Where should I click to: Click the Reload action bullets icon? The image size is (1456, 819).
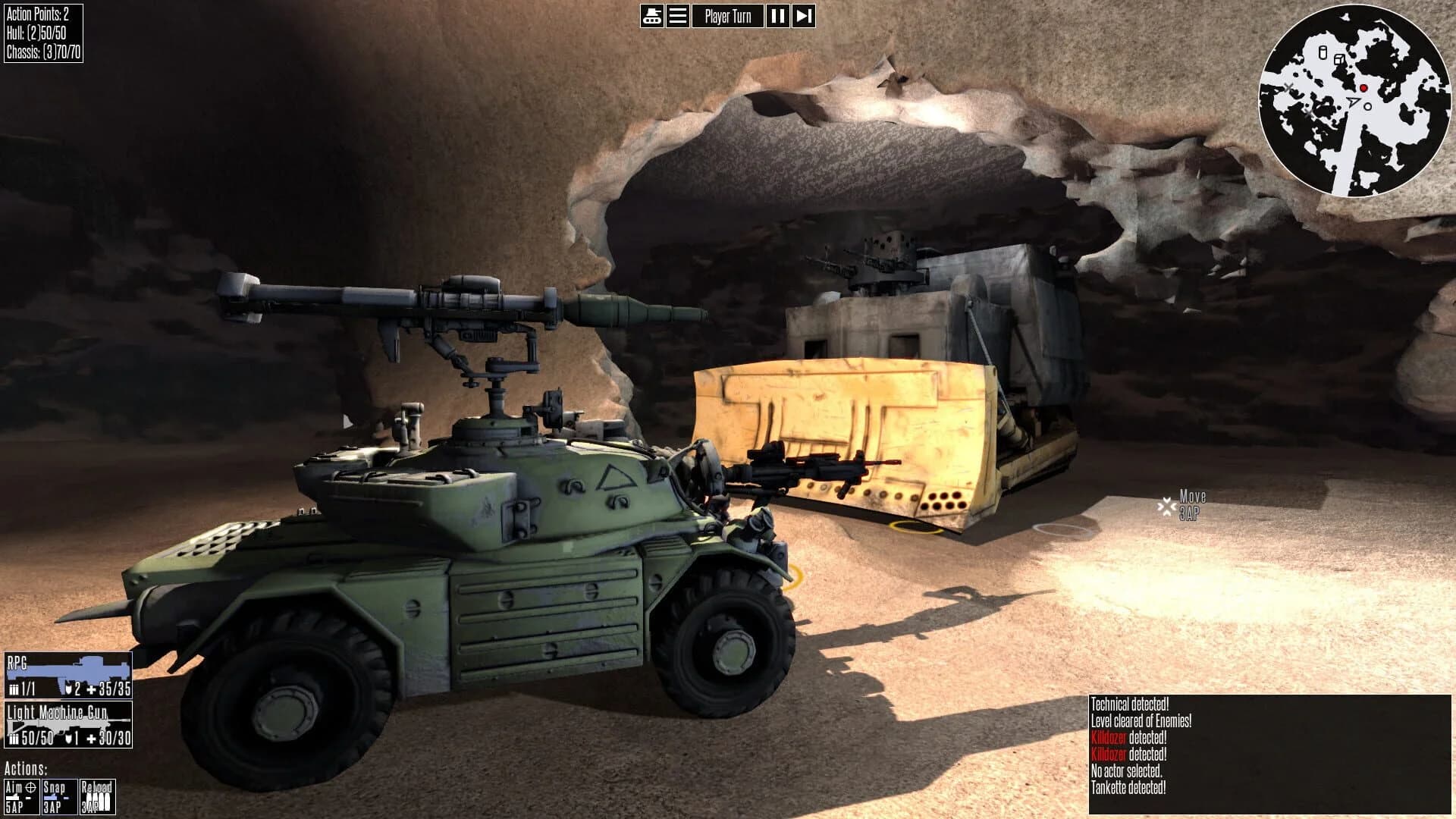coord(99,798)
